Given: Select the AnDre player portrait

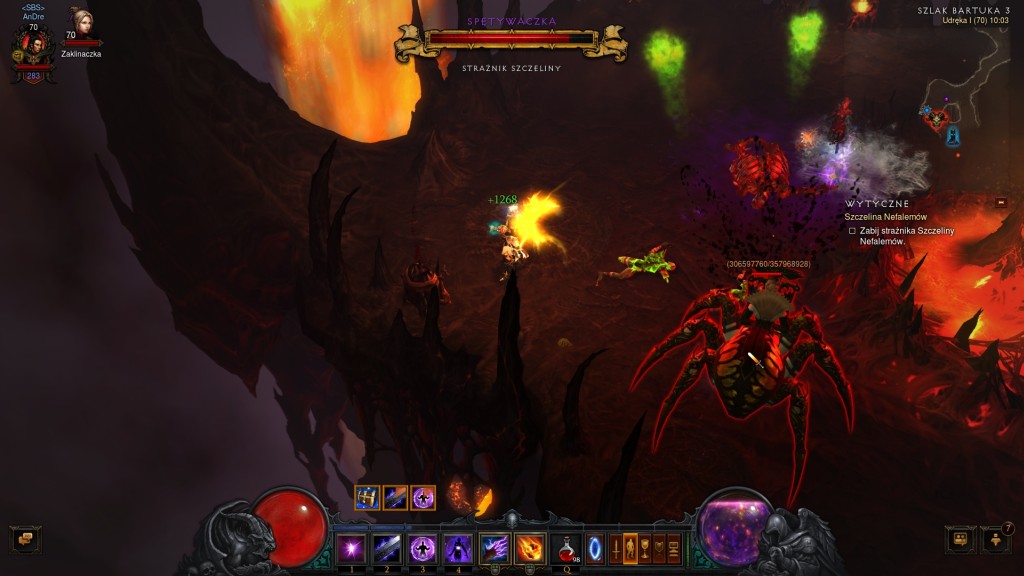Looking at the screenshot, I should pos(32,46).
